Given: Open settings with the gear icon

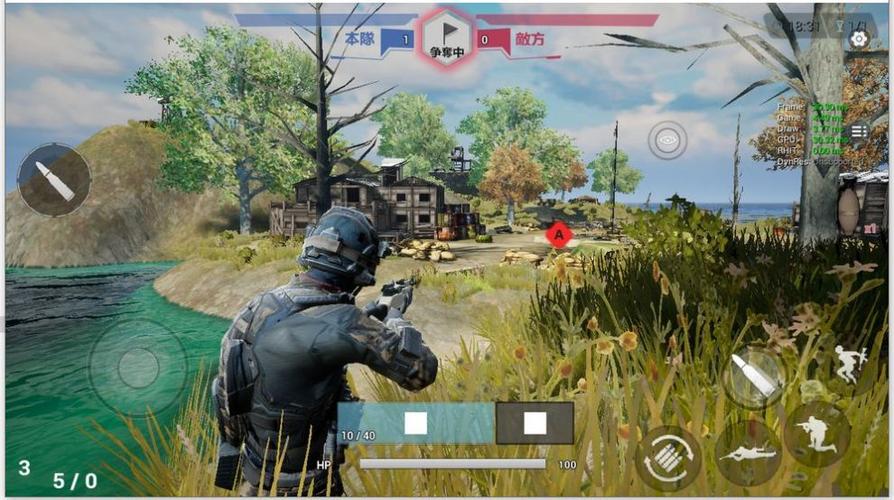Looking at the screenshot, I should point(858,39).
